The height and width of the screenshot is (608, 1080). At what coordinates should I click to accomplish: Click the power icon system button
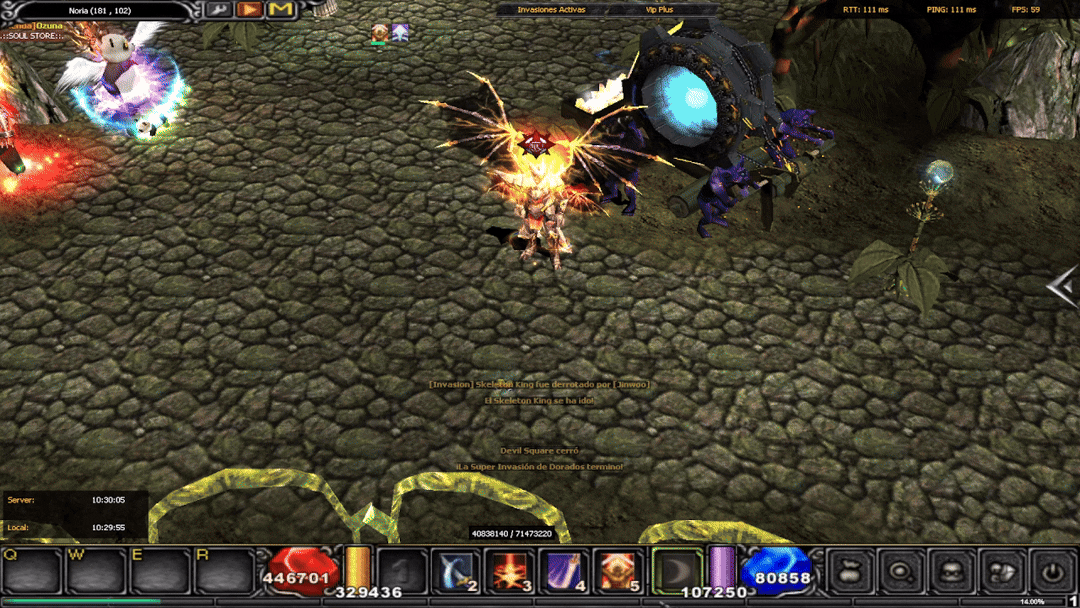1052,572
